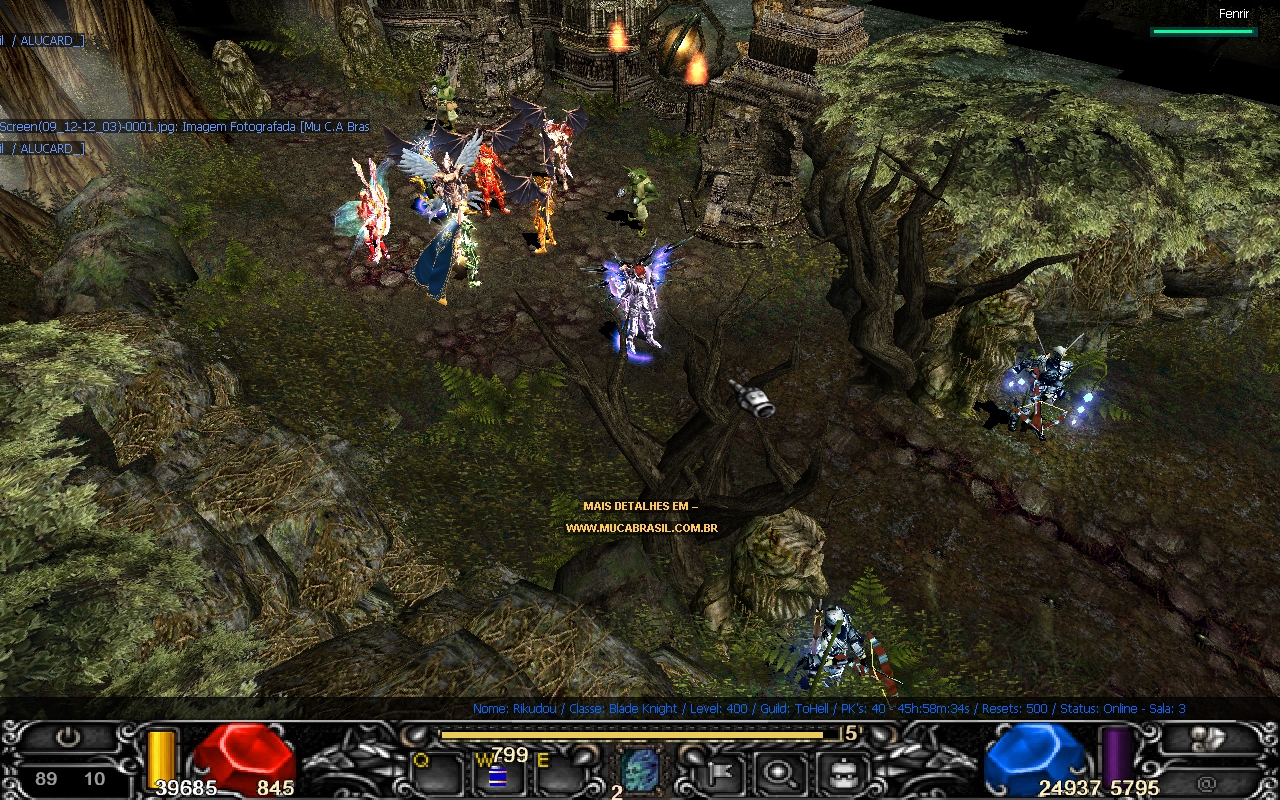Open the @ command button
Image resolution: width=1280 pixels, height=800 pixels.
coord(1208,783)
